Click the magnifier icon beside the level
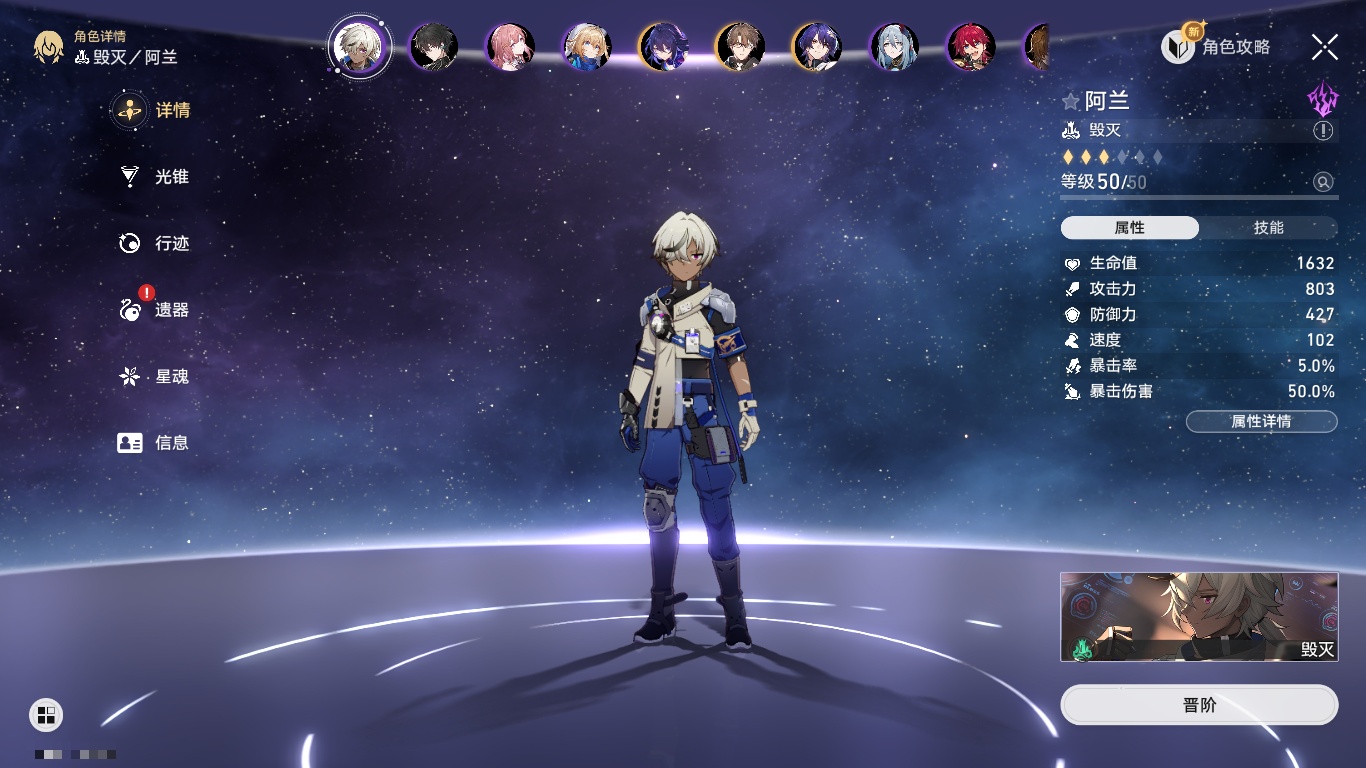The height and width of the screenshot is (768, 1366). tap(1323, 182)
